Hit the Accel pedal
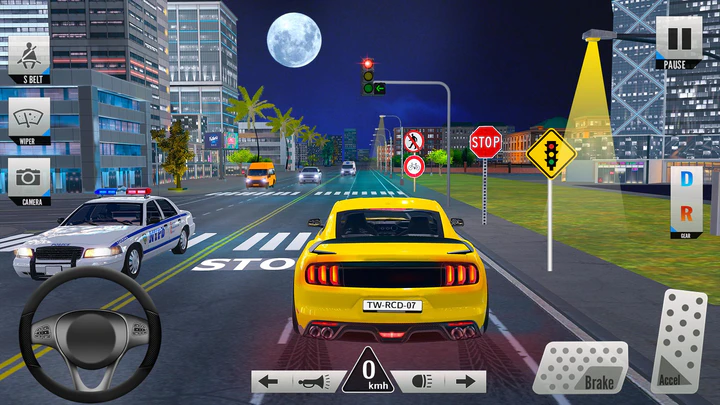 pos(679,342)
